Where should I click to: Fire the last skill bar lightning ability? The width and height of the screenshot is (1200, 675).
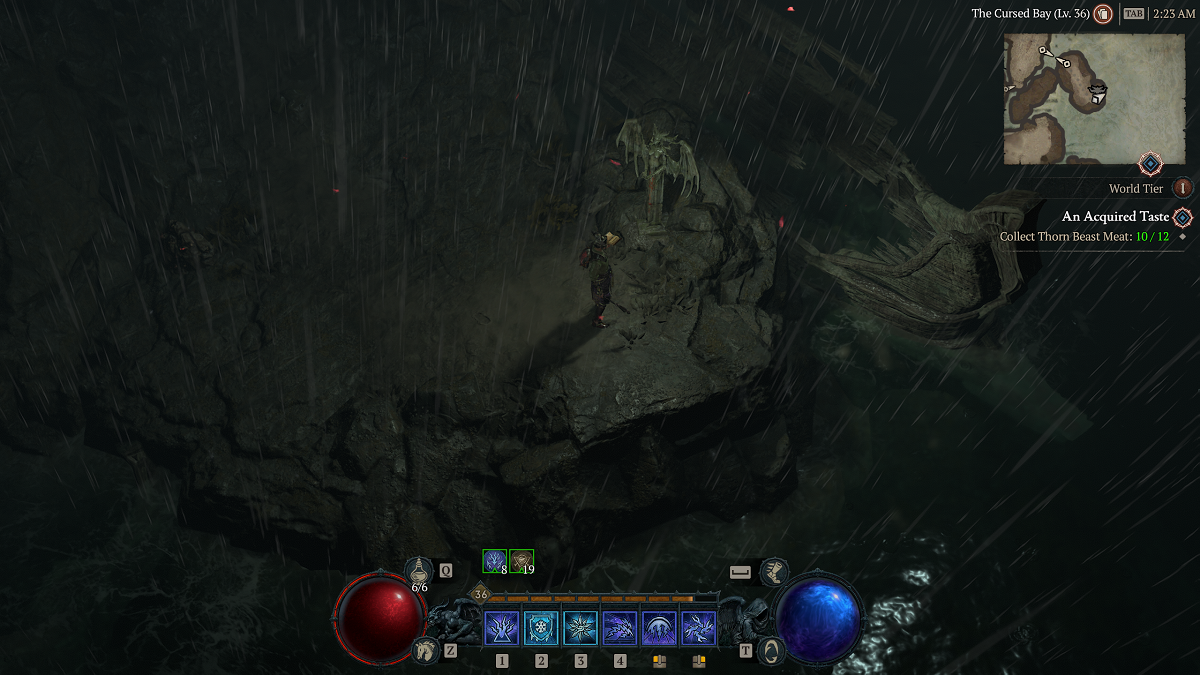(x=698, y=628)
